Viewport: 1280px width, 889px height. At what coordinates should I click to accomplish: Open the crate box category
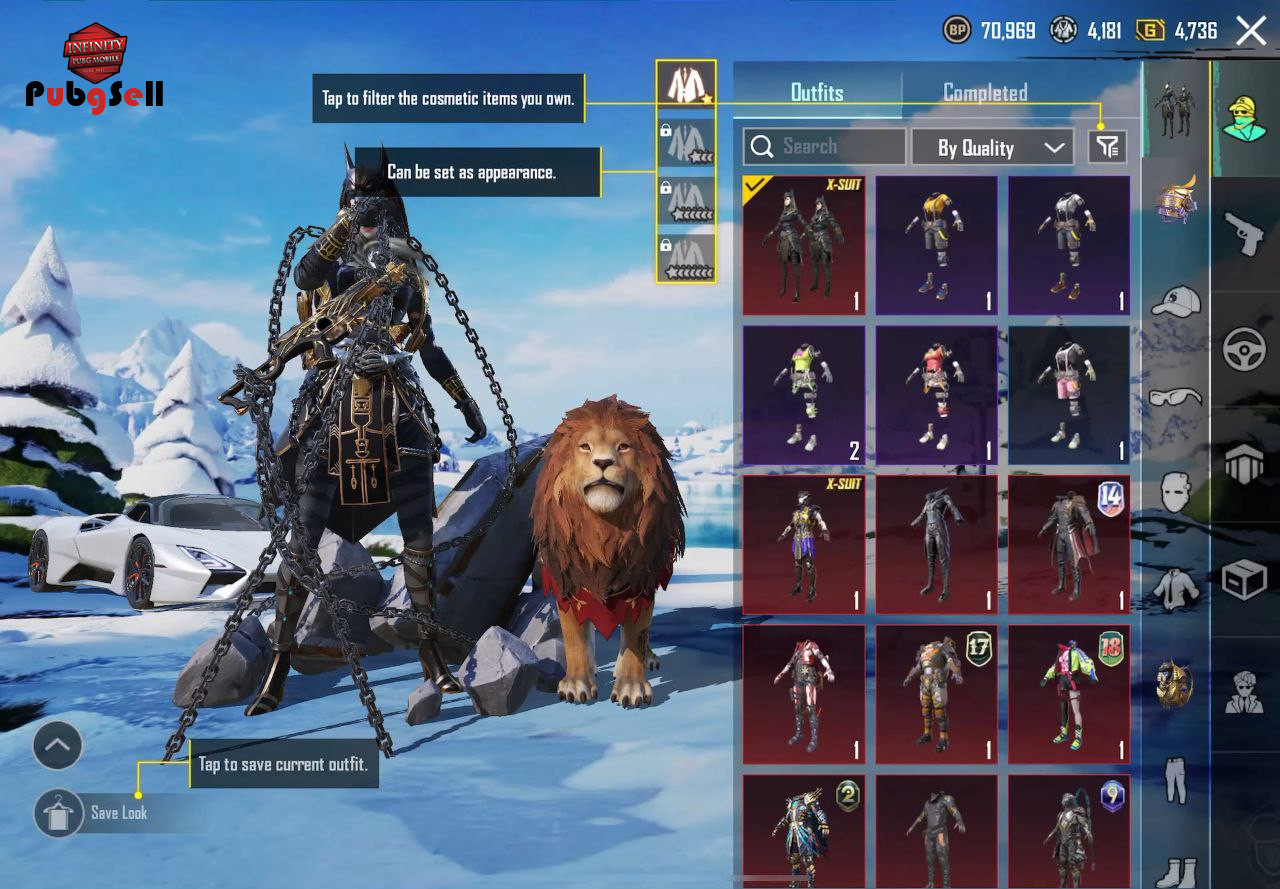[x=1245, y=579]
